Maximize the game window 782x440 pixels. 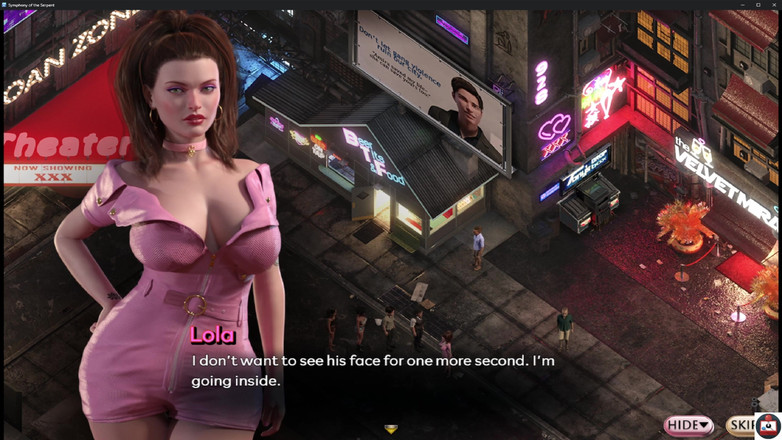[x=758, y=5]
